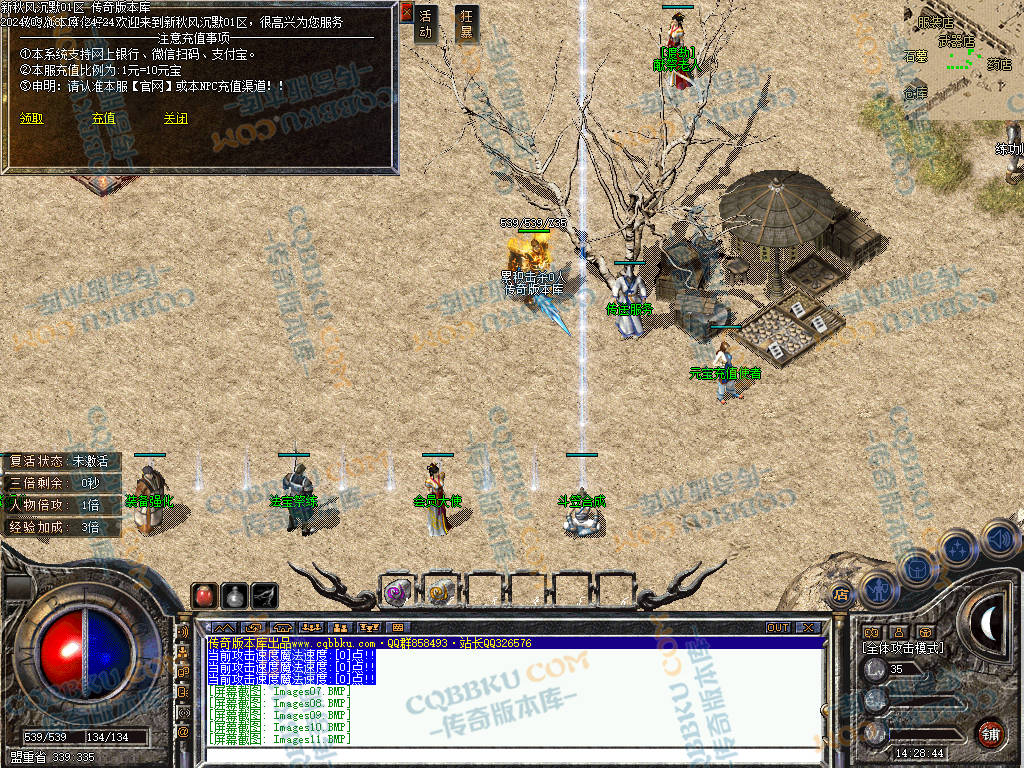Open the red 铺 stall button
Image resolution: width=1024 pixels, height=768 pixels.
pyautogui.click(x=989, y=733)
